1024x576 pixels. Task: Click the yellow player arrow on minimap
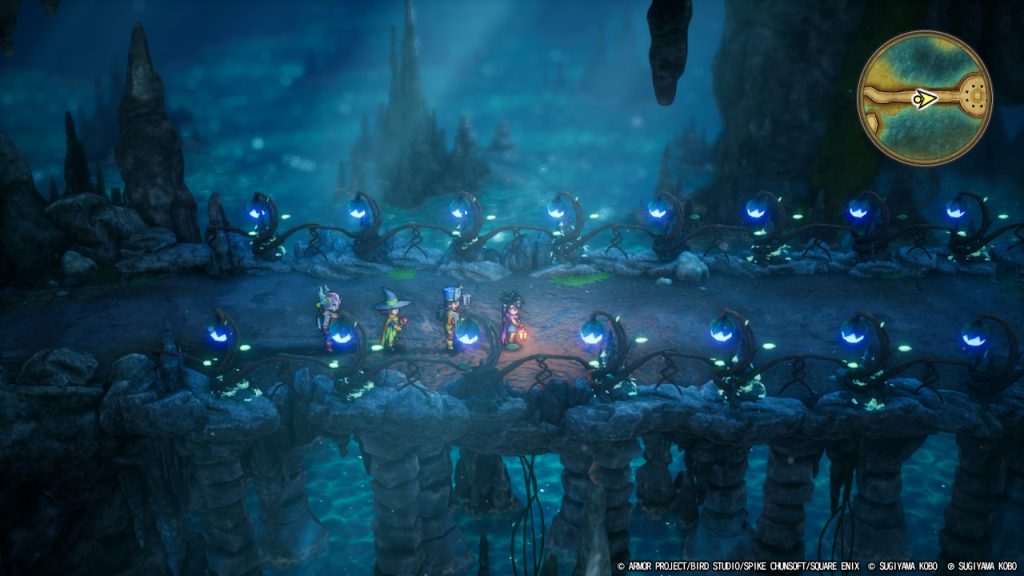925,99
